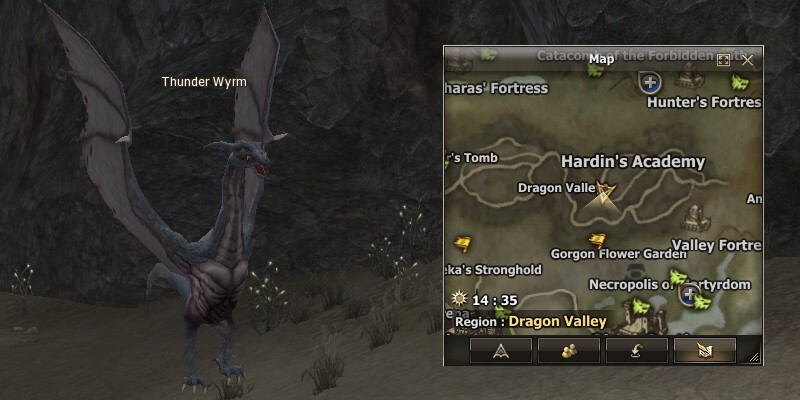The width and height of the screenshot is (800, 400).
Task: Activate the highlighted flag button under the map
Action: 705,349
